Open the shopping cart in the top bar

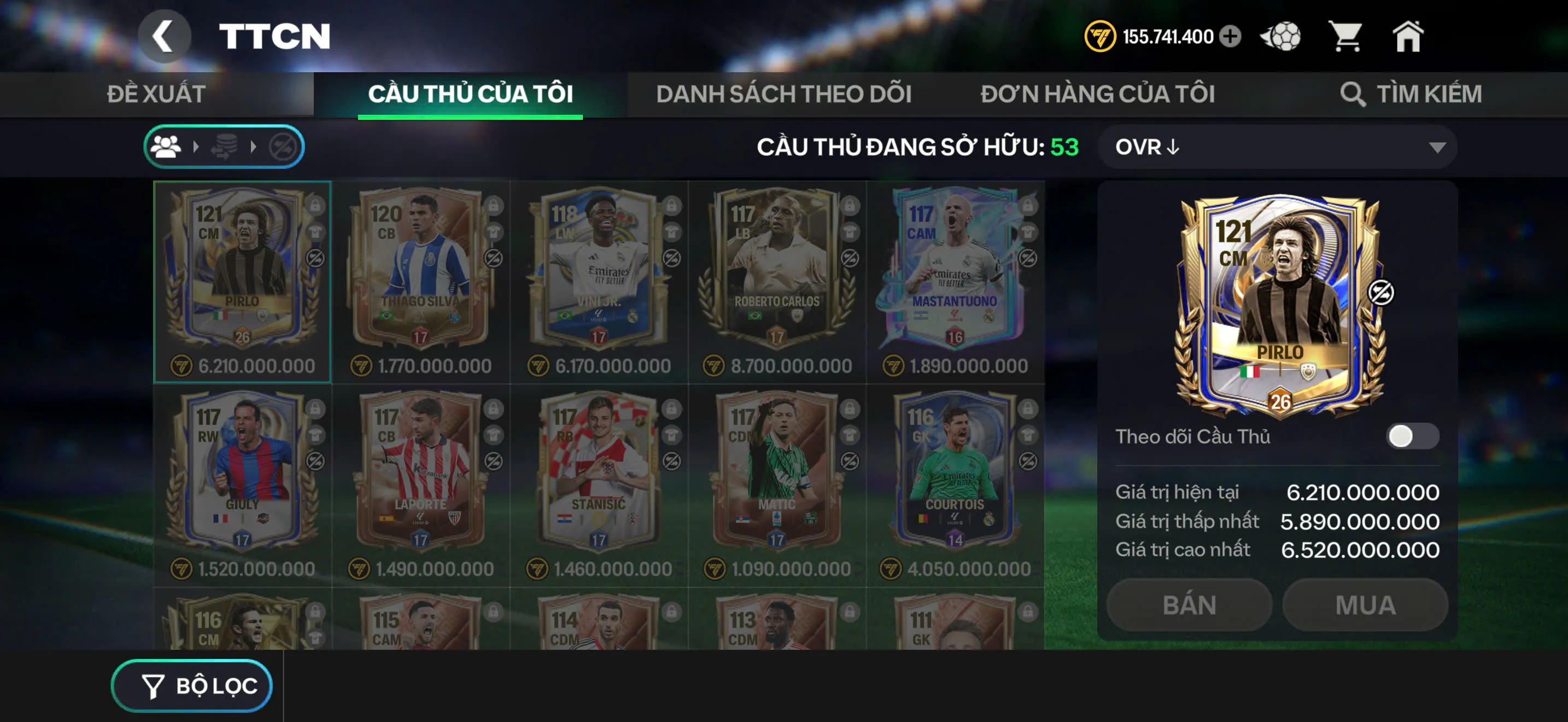(1348, 37)
